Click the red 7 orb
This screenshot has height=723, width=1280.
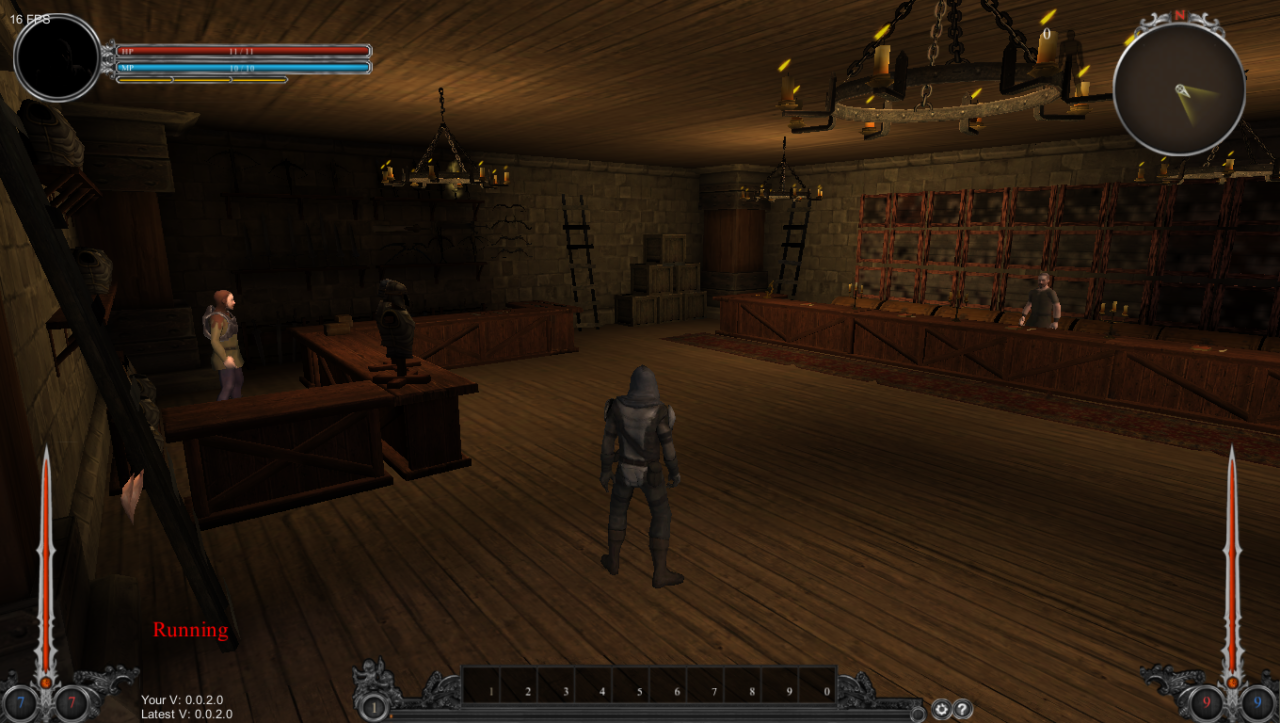click(x=71, y=704)
